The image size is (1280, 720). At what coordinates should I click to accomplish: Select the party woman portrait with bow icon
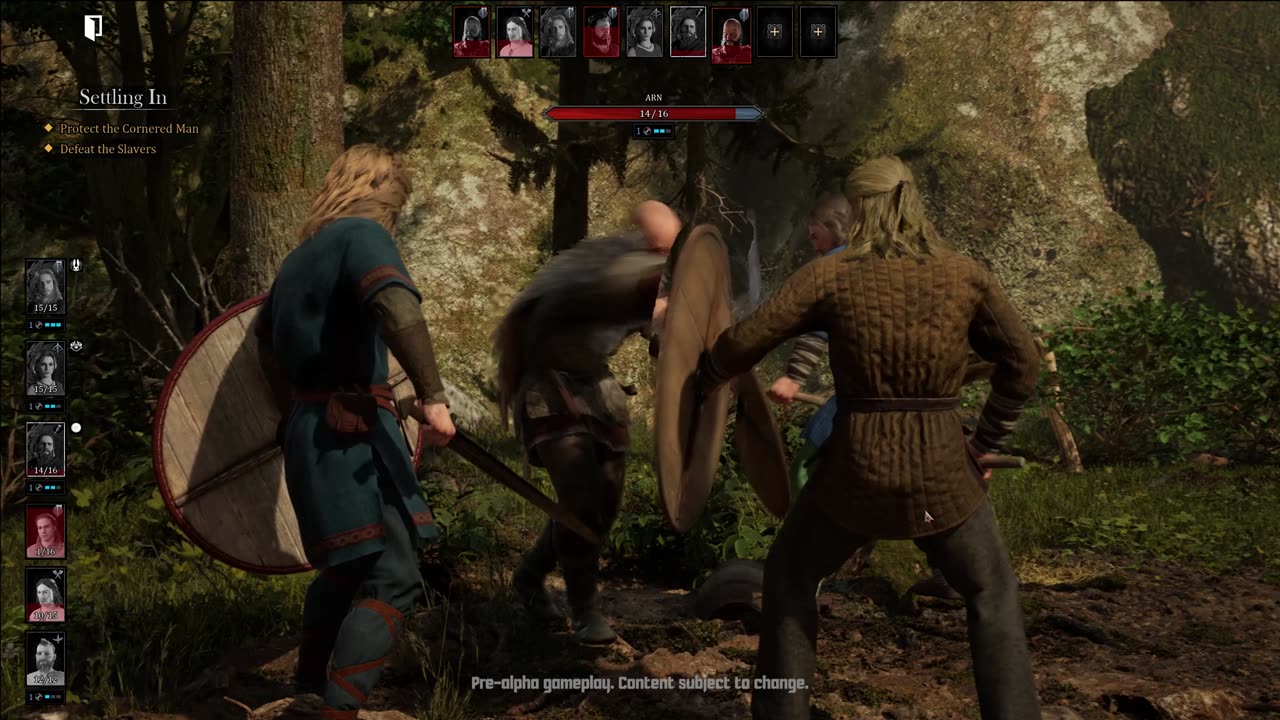(45, 368)
